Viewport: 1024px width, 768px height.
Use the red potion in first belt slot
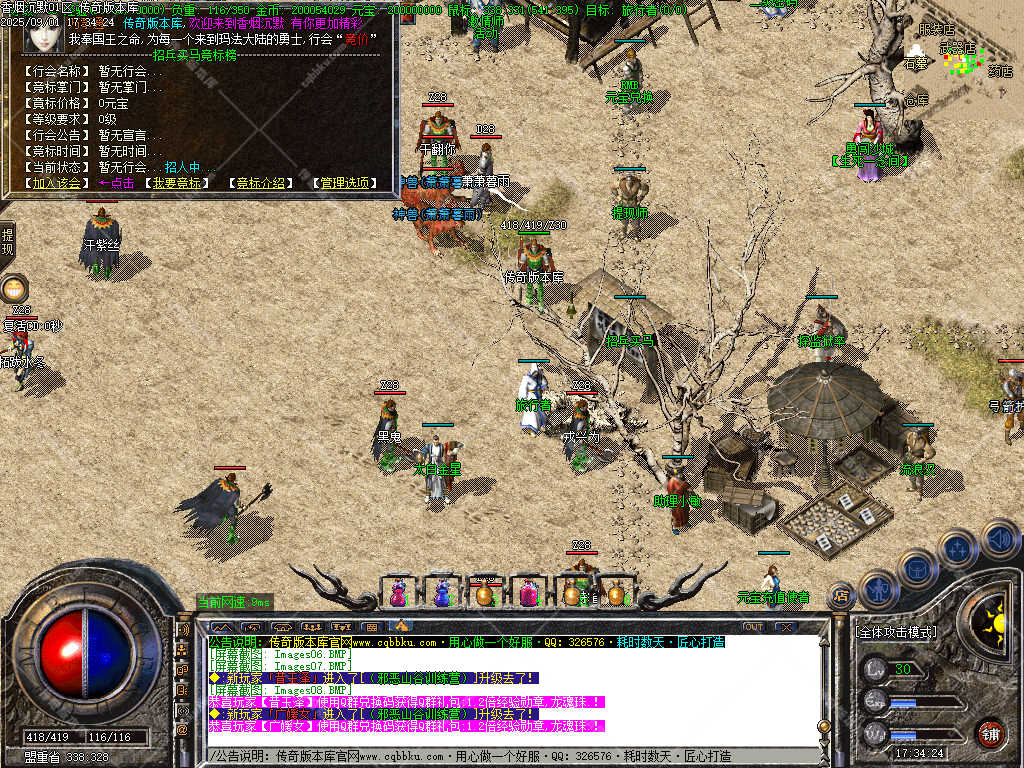click(x=398, y=593)
